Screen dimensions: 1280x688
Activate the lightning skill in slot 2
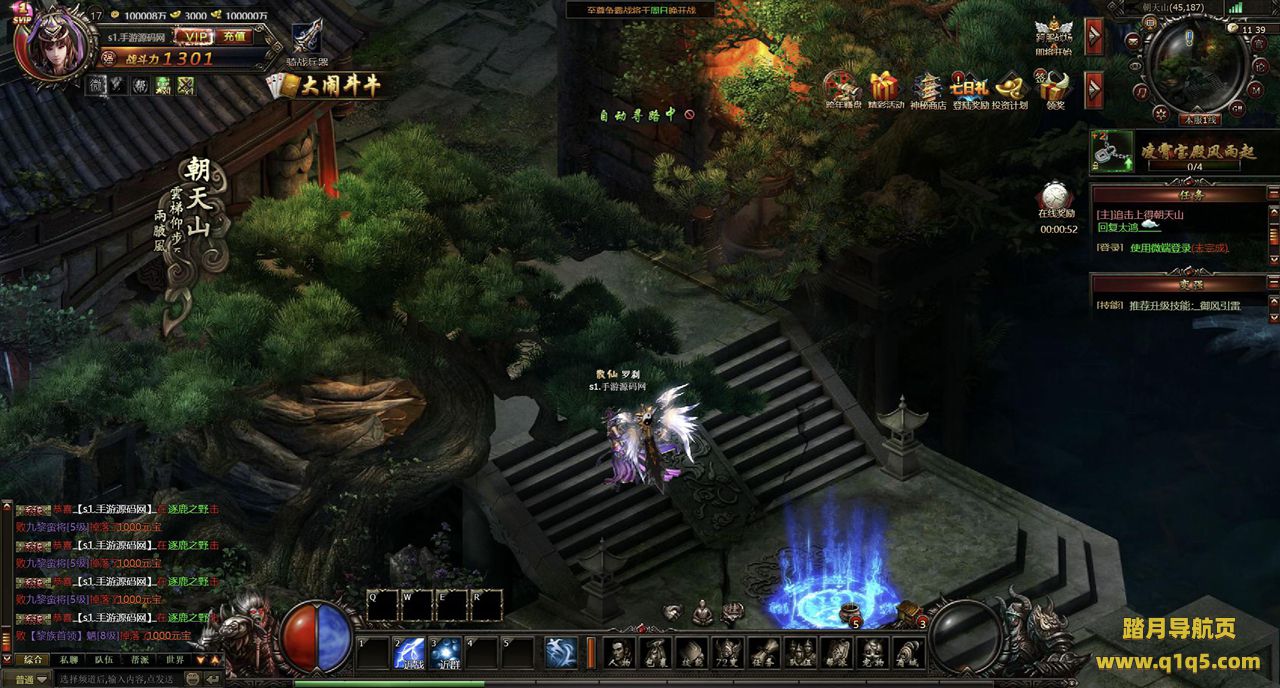(x=410, y=652)
